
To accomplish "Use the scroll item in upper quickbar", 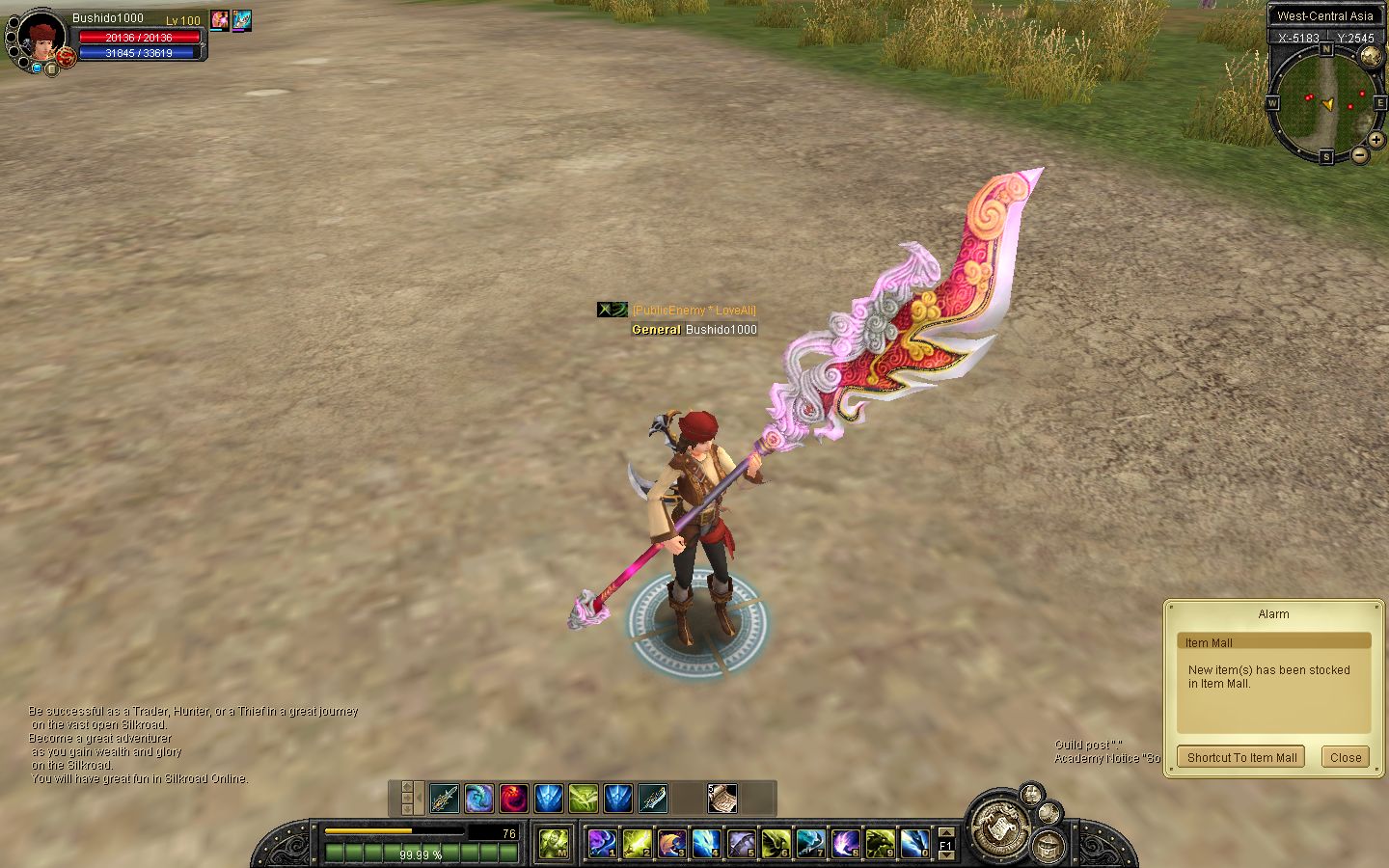I will 722,799.
